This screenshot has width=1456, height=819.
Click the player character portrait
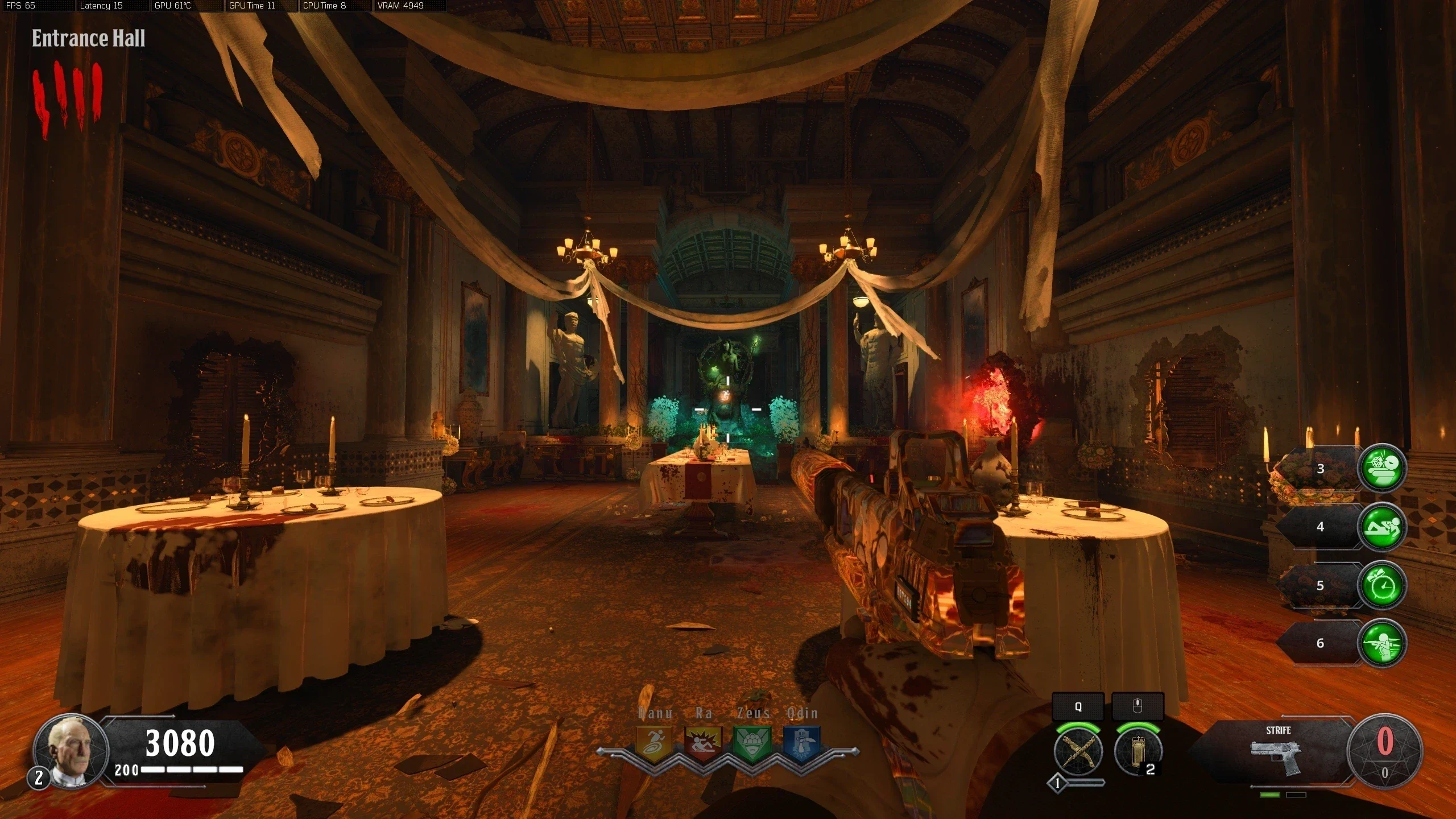click(71, 751)
